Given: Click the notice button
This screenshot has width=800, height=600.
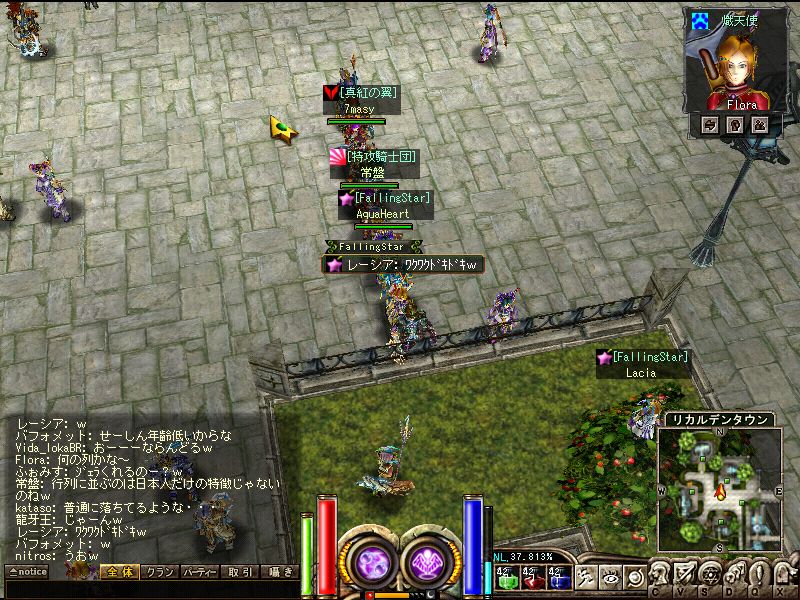Looking at the screenshot, I should 26,573.
